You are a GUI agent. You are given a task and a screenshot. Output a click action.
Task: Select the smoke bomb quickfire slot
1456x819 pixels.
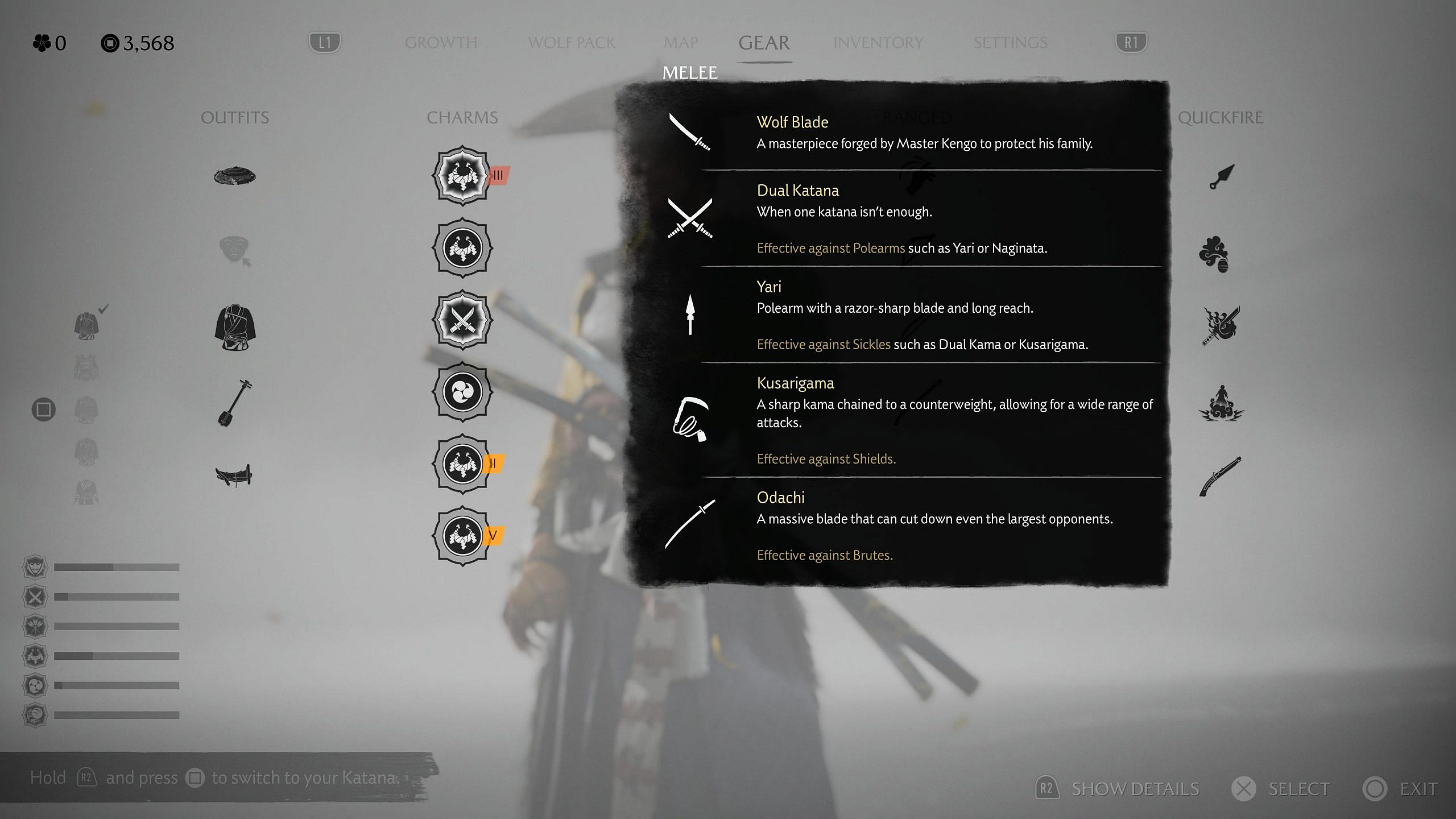click(1214, 254)
